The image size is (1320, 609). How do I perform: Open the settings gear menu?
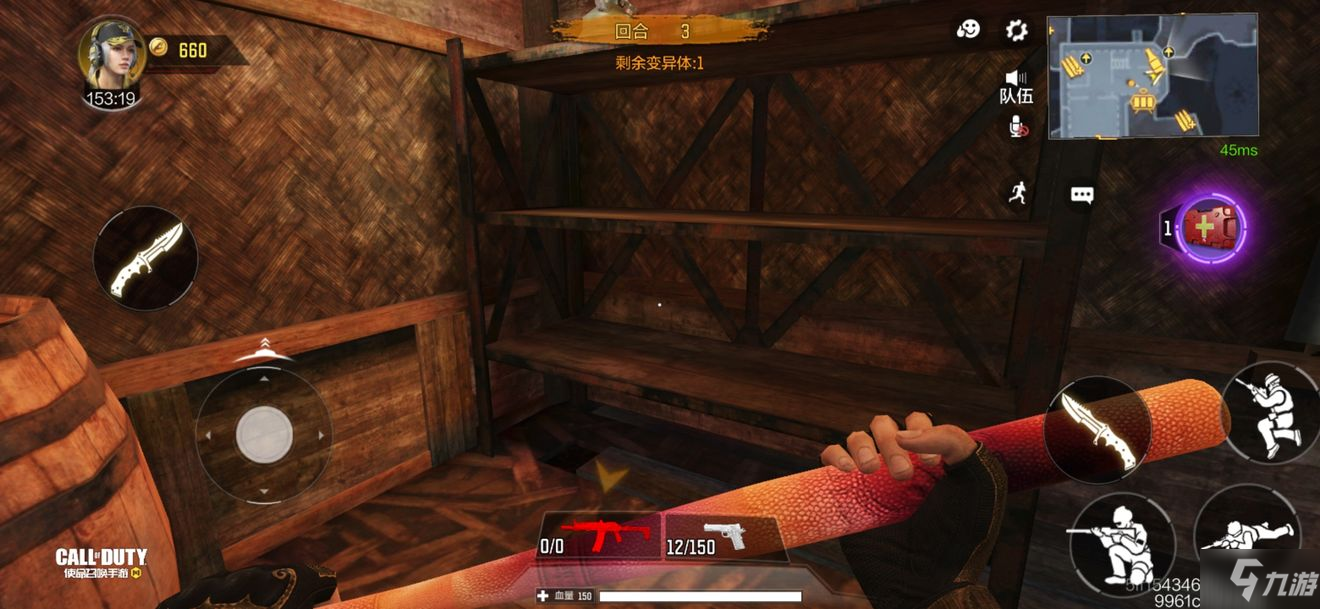point(1016,31)
